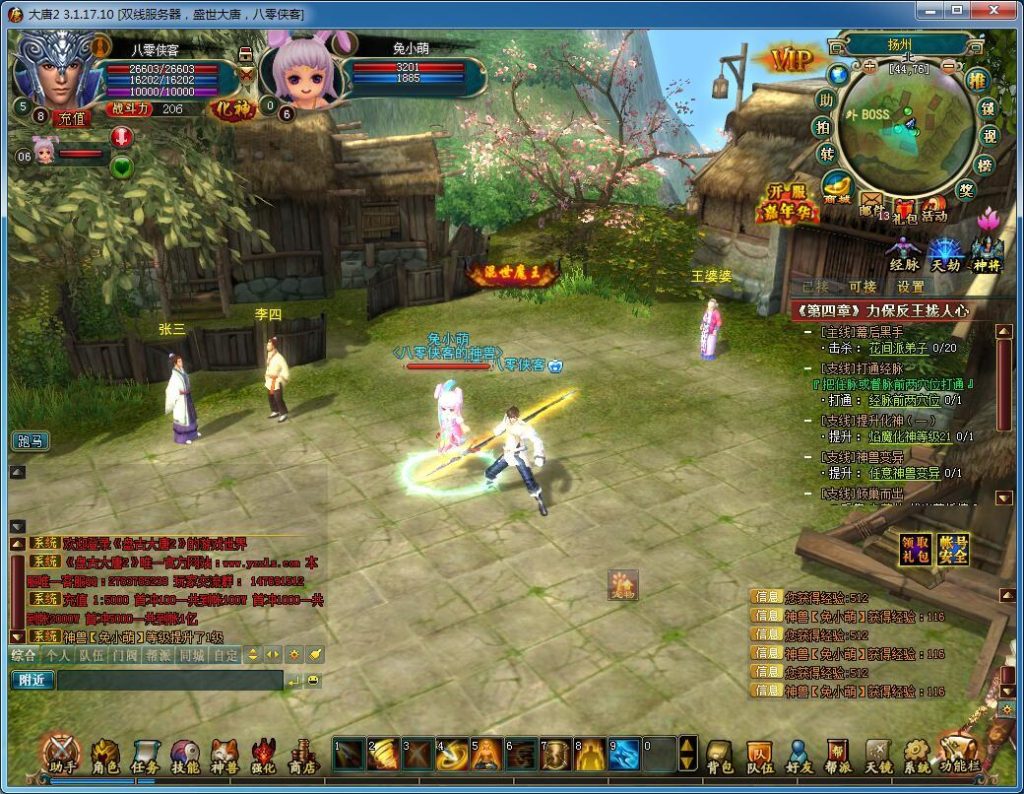Viewport: 1024px width, 794px height.
Task: Open the 技能 skills menu
Action: tap(185, 755)
